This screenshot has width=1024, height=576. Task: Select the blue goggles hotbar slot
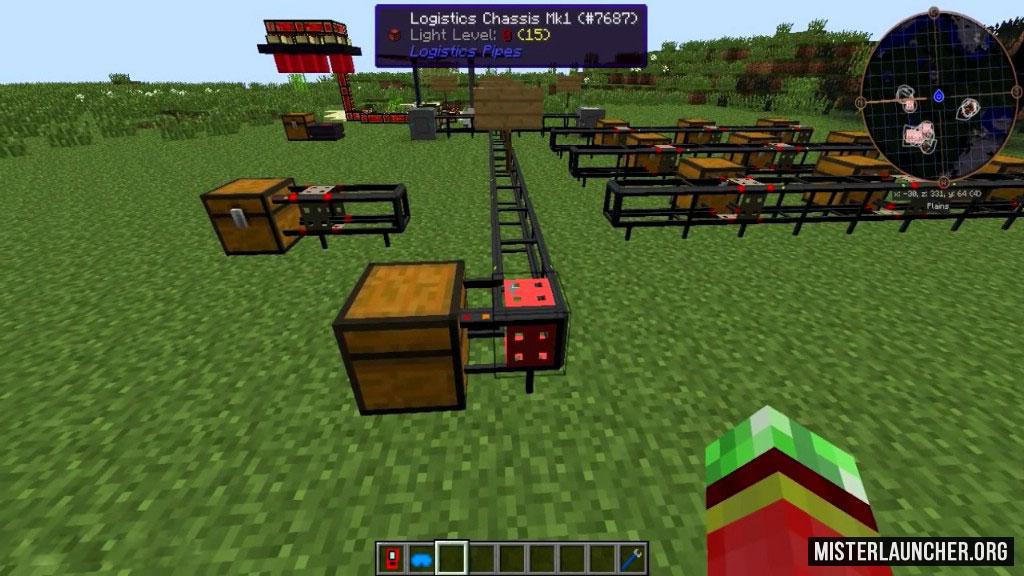click(421, 557)
